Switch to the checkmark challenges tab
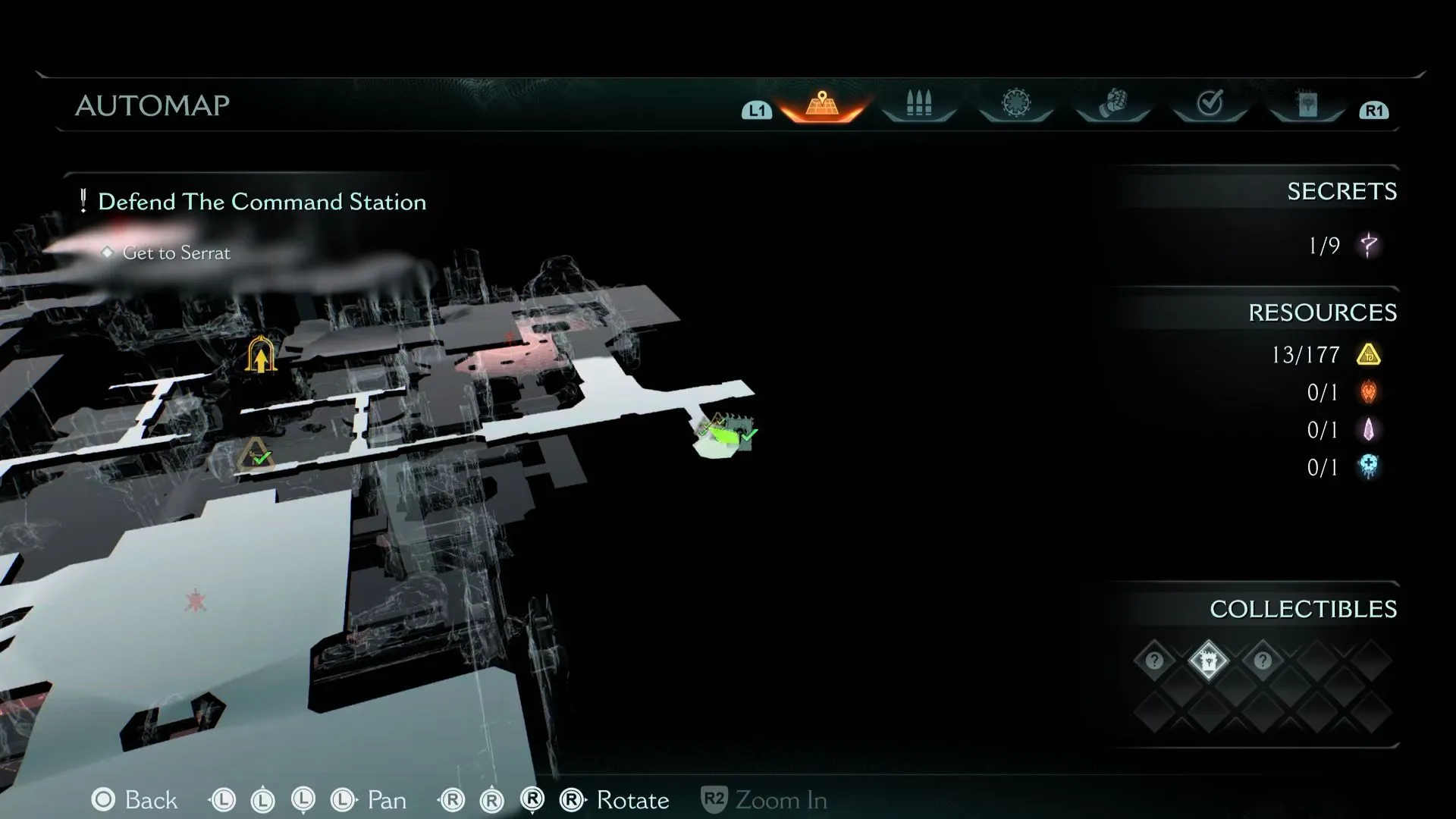 coord(1210,103)
